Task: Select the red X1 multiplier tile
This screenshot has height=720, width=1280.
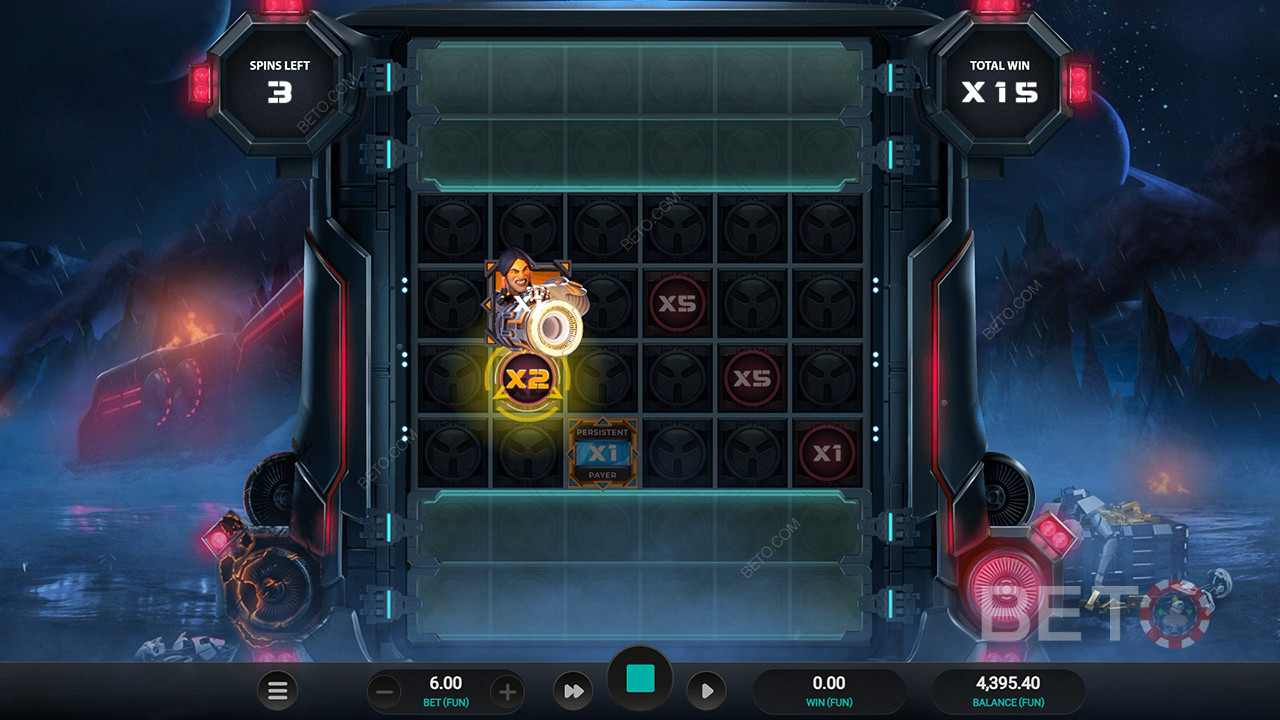Action: [827, 454]
